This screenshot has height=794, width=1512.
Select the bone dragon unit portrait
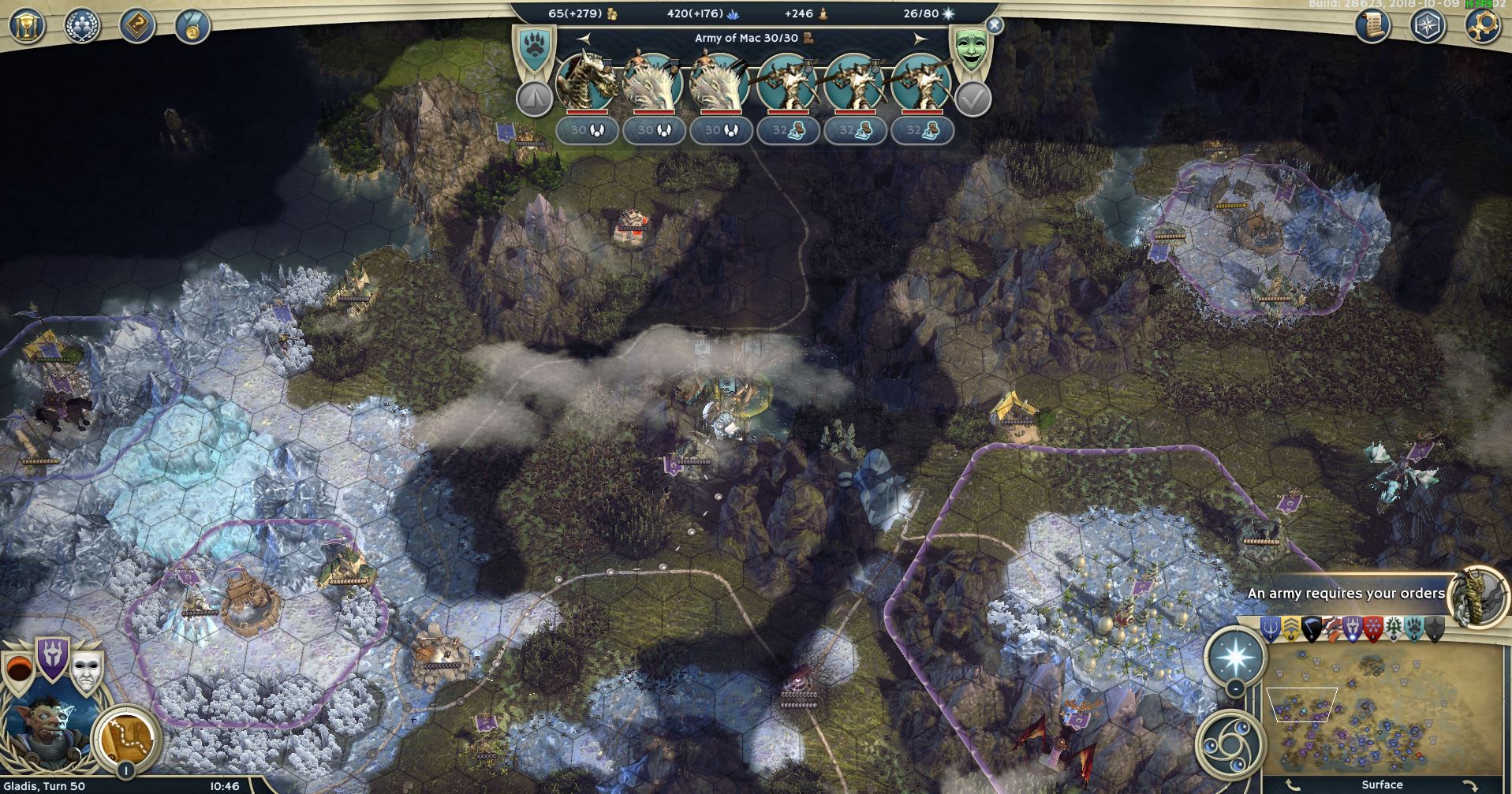click(x=586, y=83)
